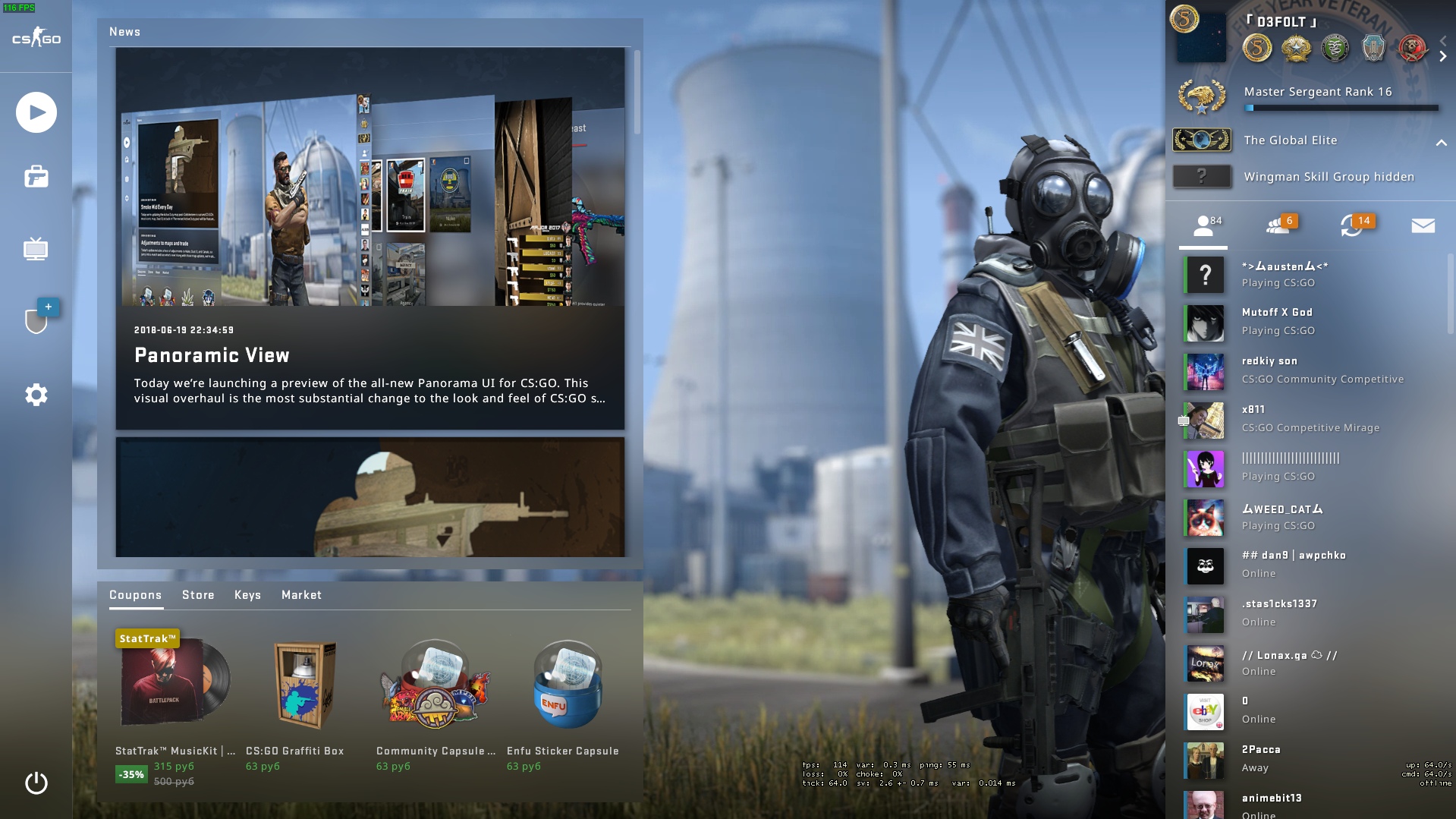Viewport: 1456px width, 819px height.
Task: Open the settings gear
Action: 36,395
